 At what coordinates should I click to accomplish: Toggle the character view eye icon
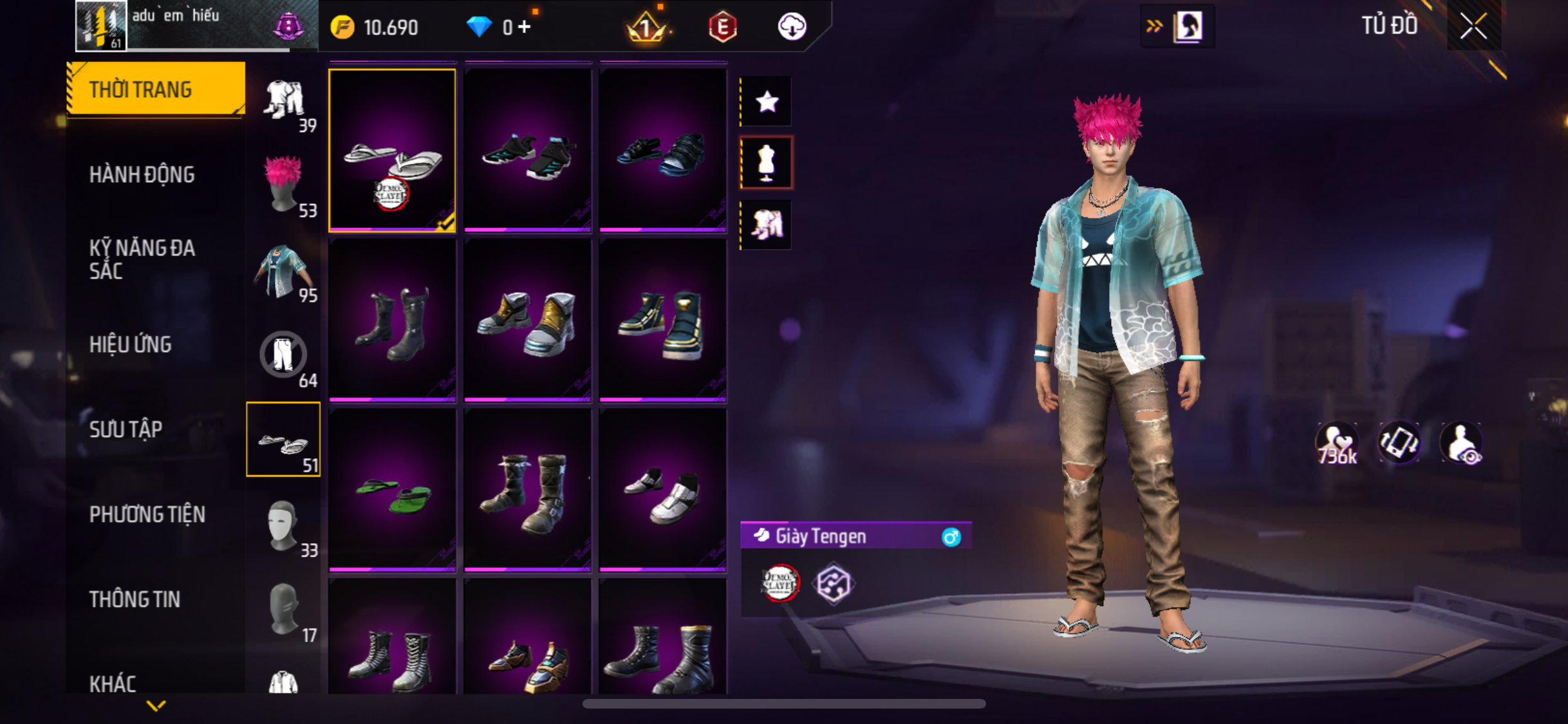[x=1461, y=443]
